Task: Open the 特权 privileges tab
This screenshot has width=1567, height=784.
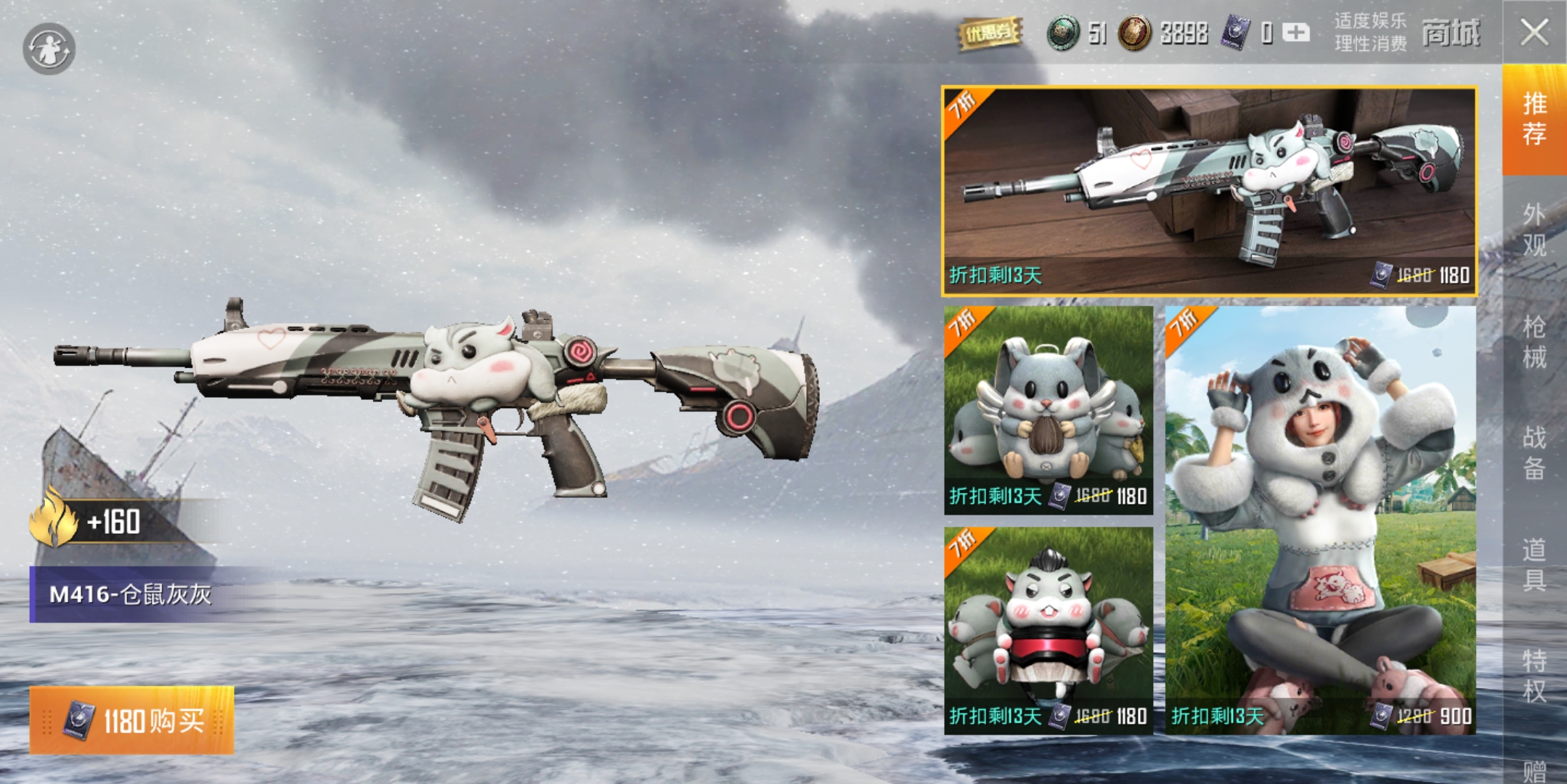Action: click(1534, 675)
